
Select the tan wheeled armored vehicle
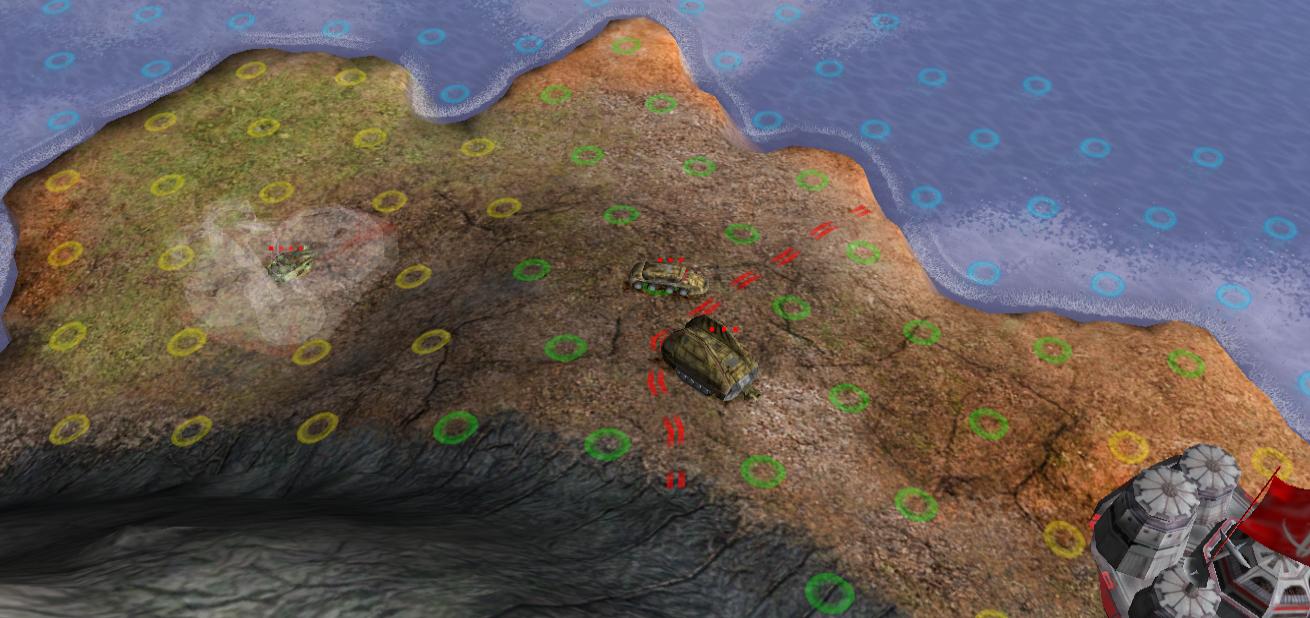[x=665, y=278]
